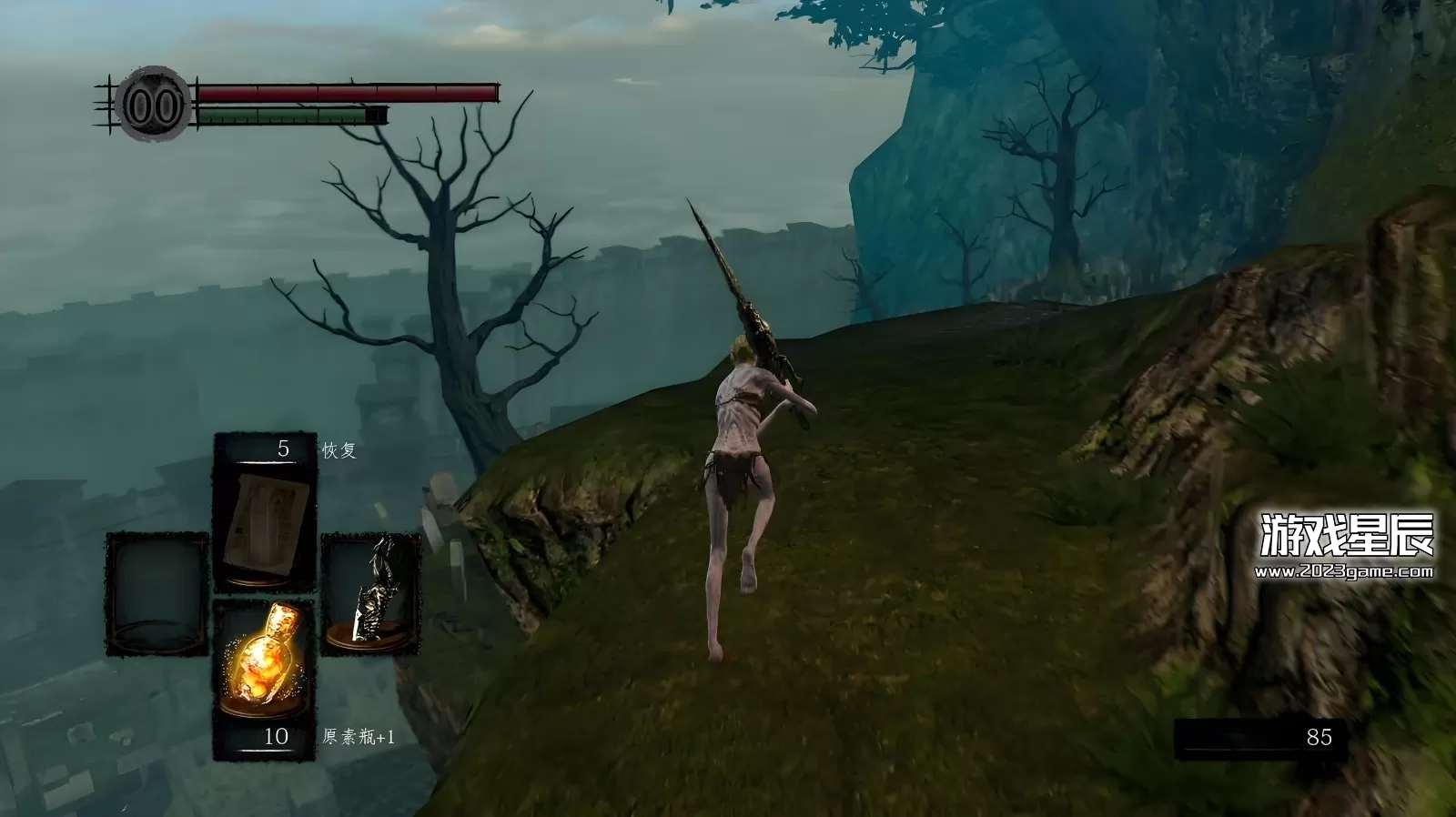Screen dimensions: 1456x817
Task: Click the round humanity counter showing 00
Action: click(151, 105)
